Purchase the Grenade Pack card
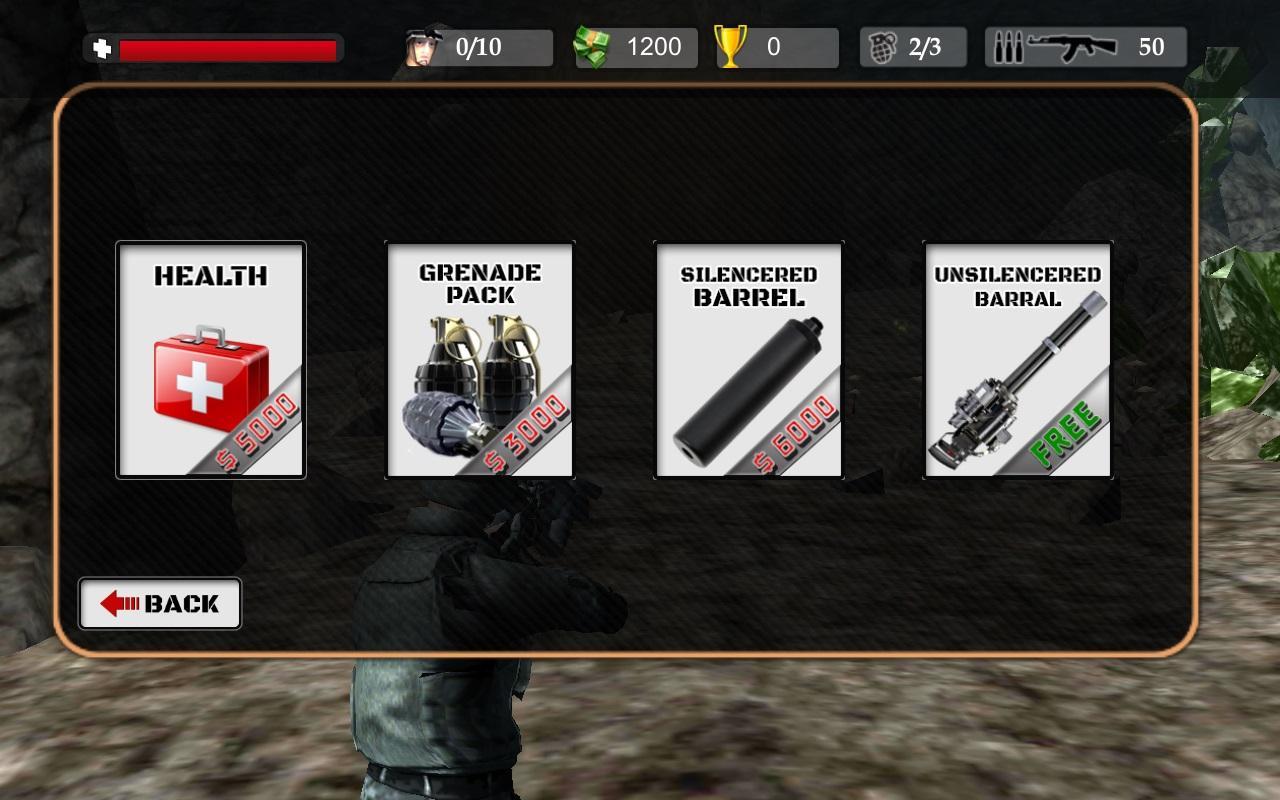 (x=480, y=360)
